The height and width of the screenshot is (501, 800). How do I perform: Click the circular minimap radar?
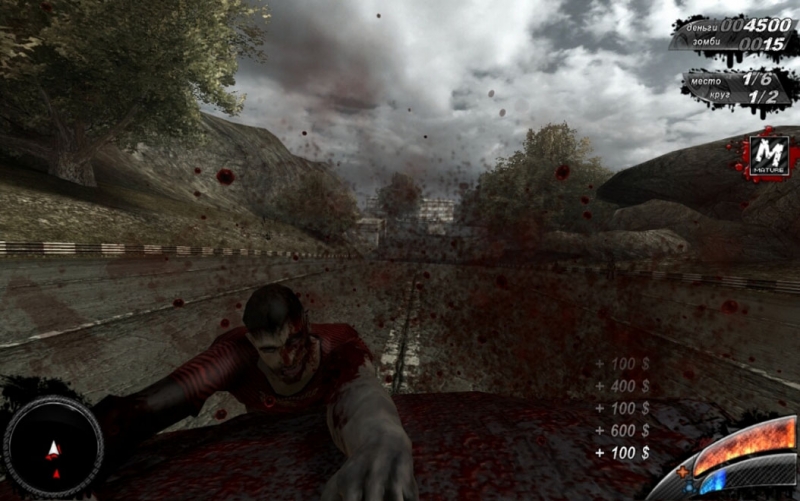(x=53, y=447)
